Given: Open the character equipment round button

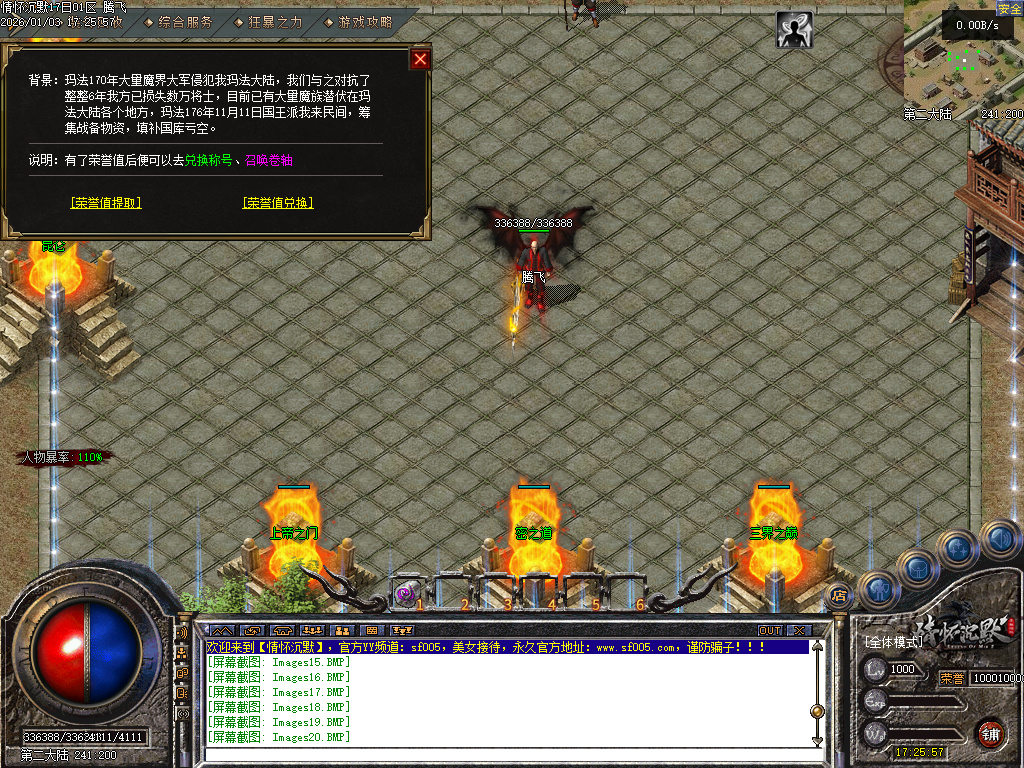Looking at the screenshot, I should tap(879, 590).
